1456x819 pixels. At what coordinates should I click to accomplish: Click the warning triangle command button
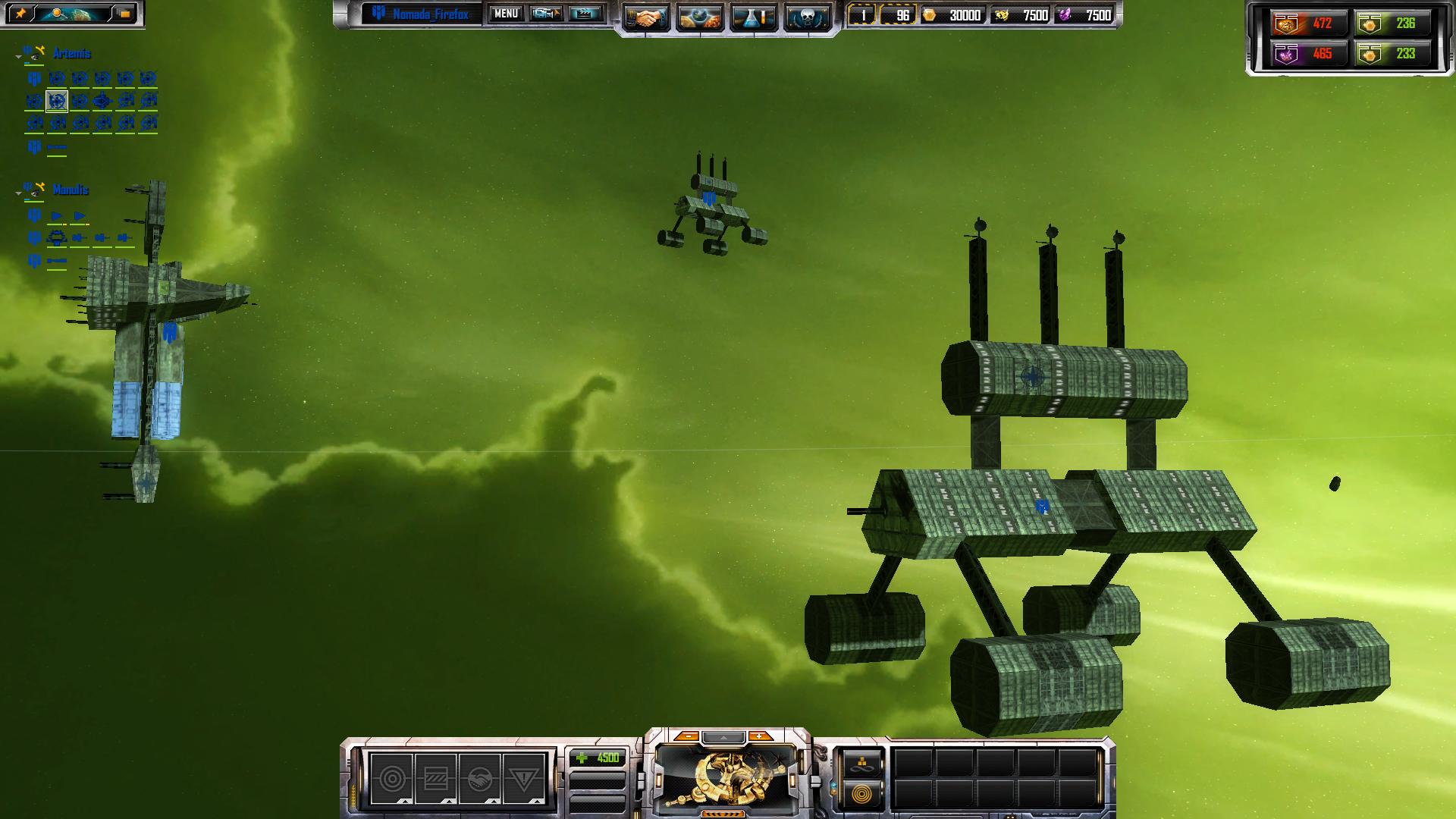523,779
